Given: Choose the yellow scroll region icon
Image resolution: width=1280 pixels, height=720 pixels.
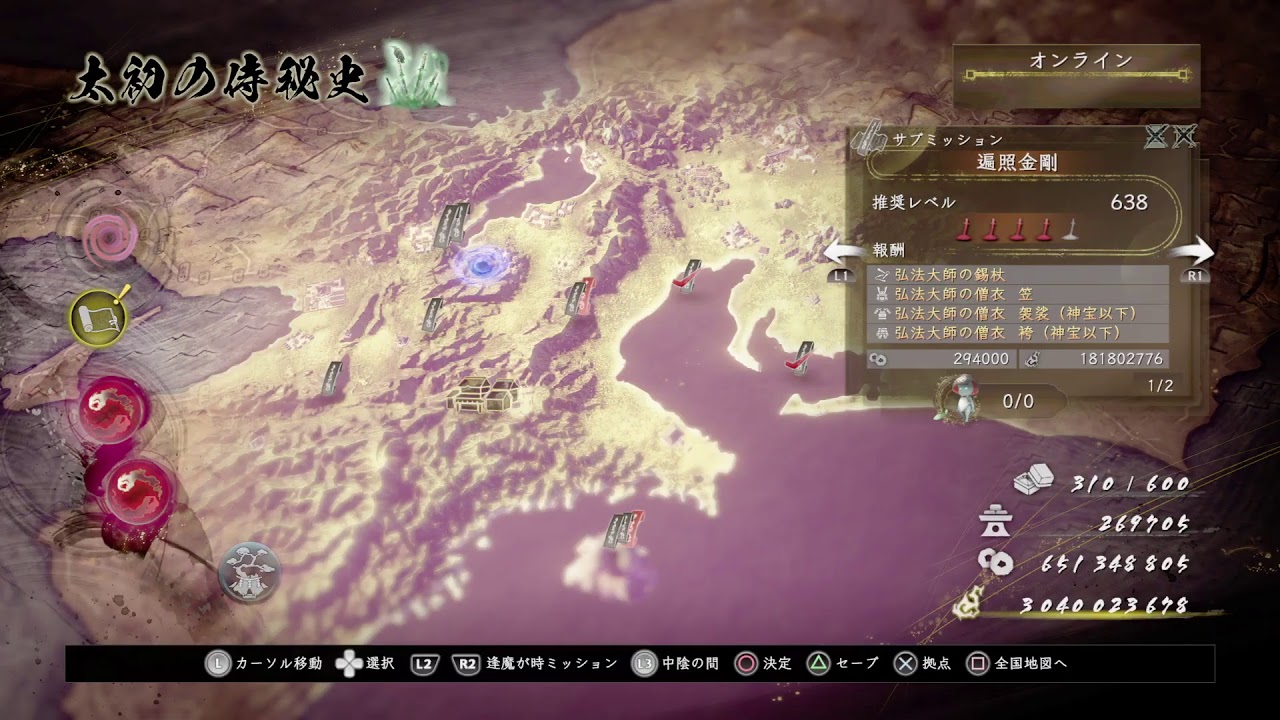Looking at the screenshot, I should (x=98, y=317).
